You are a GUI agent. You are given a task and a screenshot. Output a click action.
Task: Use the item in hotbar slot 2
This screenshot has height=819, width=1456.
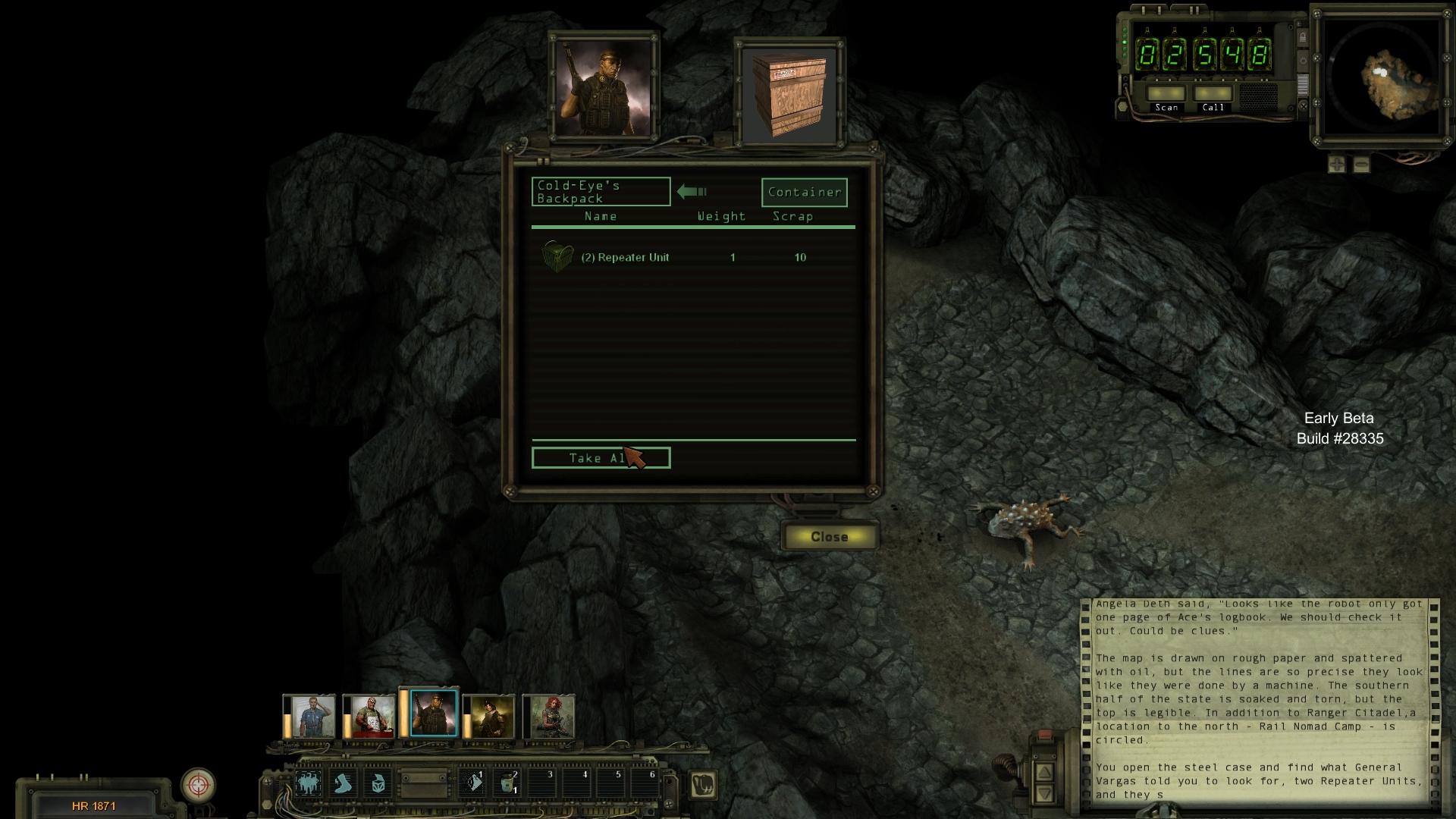point(507,783)
